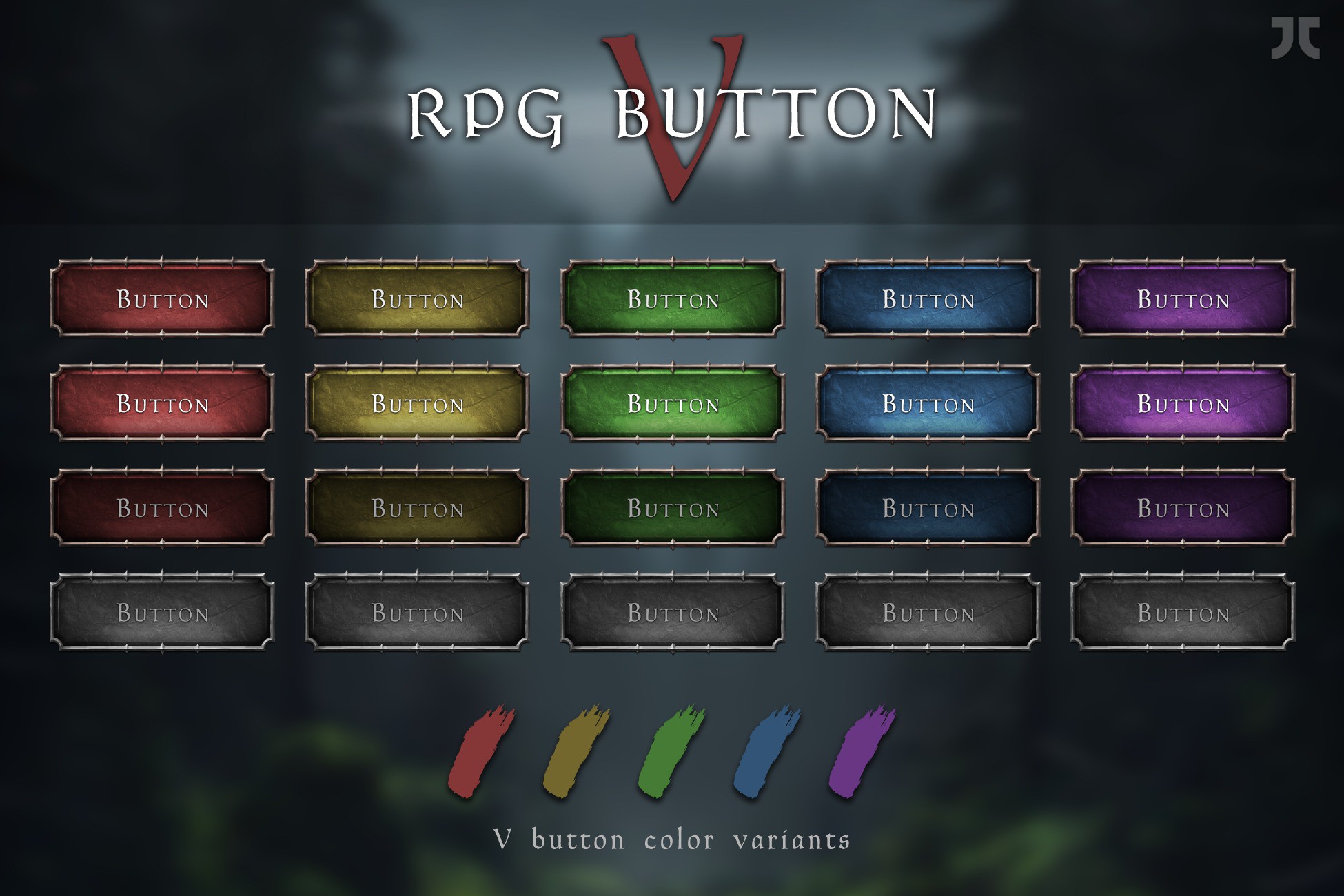Click the green Button in the top row

[x=673, y=298]
